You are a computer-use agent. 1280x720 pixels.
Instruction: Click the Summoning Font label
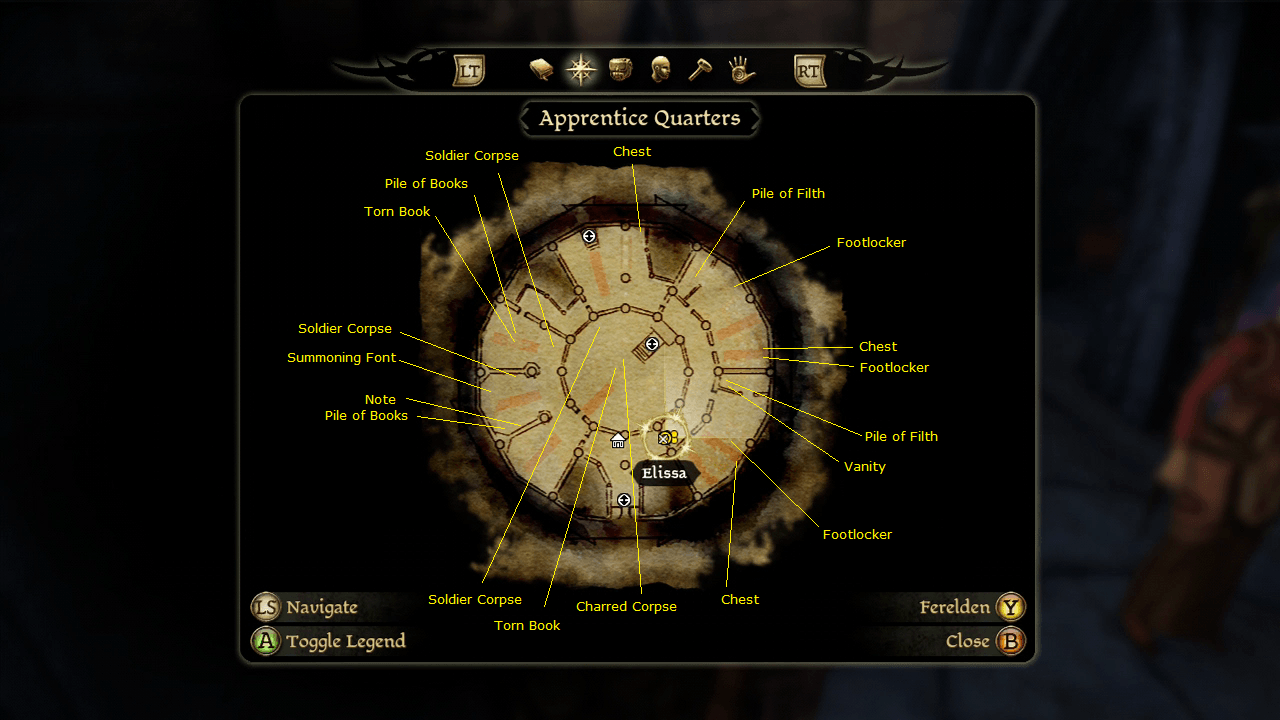[342, 357]
